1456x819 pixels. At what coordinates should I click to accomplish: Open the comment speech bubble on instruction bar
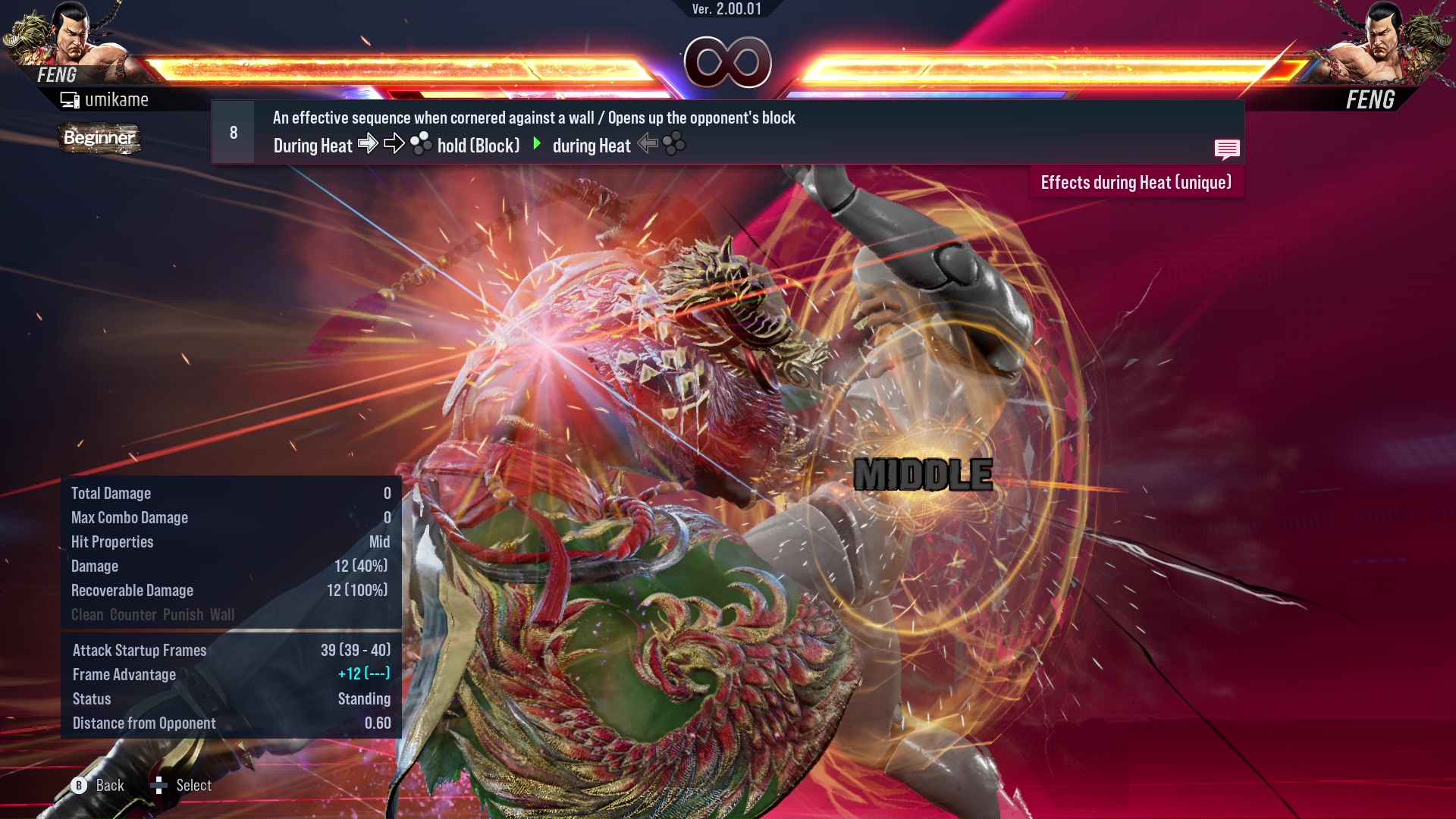click(x=1227, y=149)
